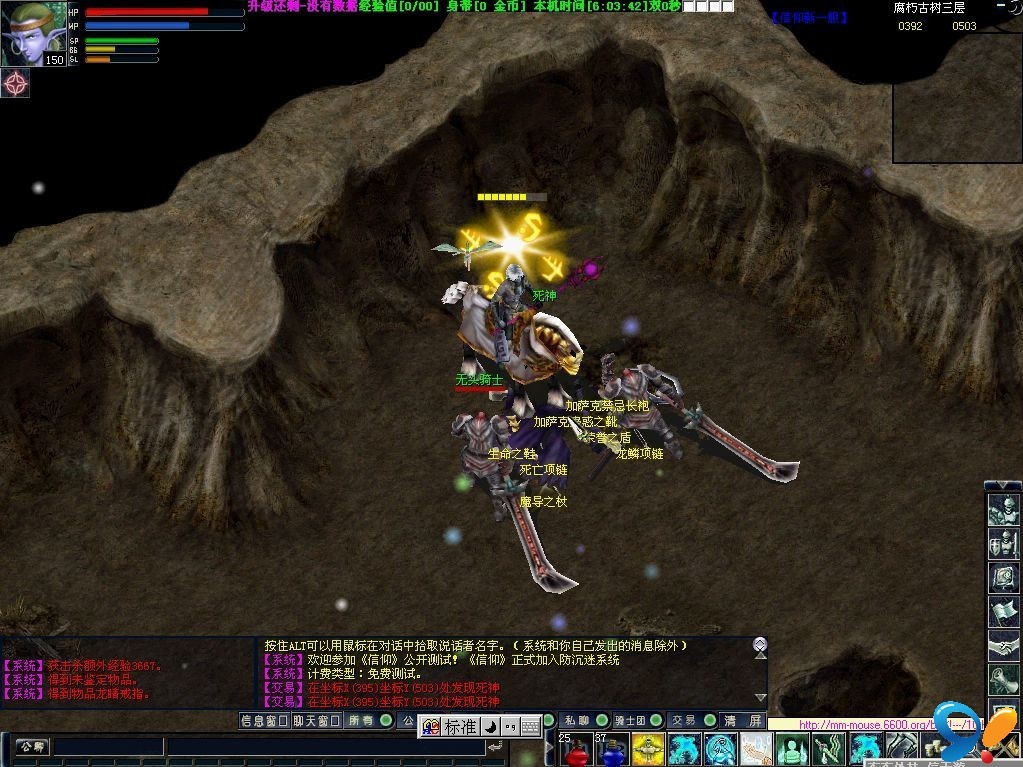Viewport: 1023px width, 767px height.
Task: Select the red compass-star buff icon
Action: click(x=15, y=83)
